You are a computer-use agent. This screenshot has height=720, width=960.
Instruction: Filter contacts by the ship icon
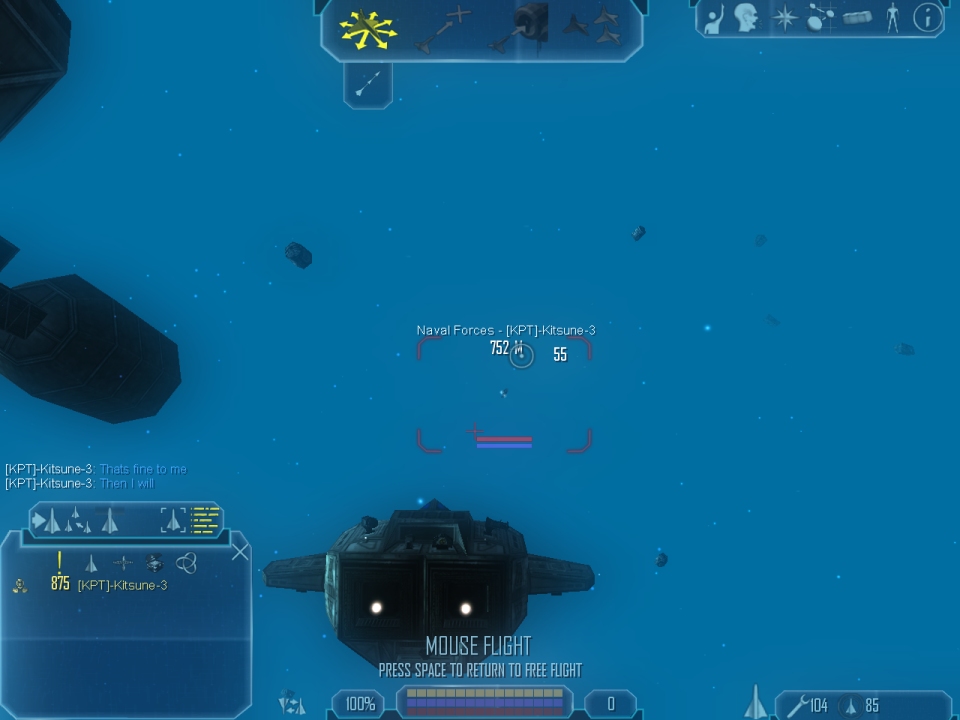[x=91, y=564]
